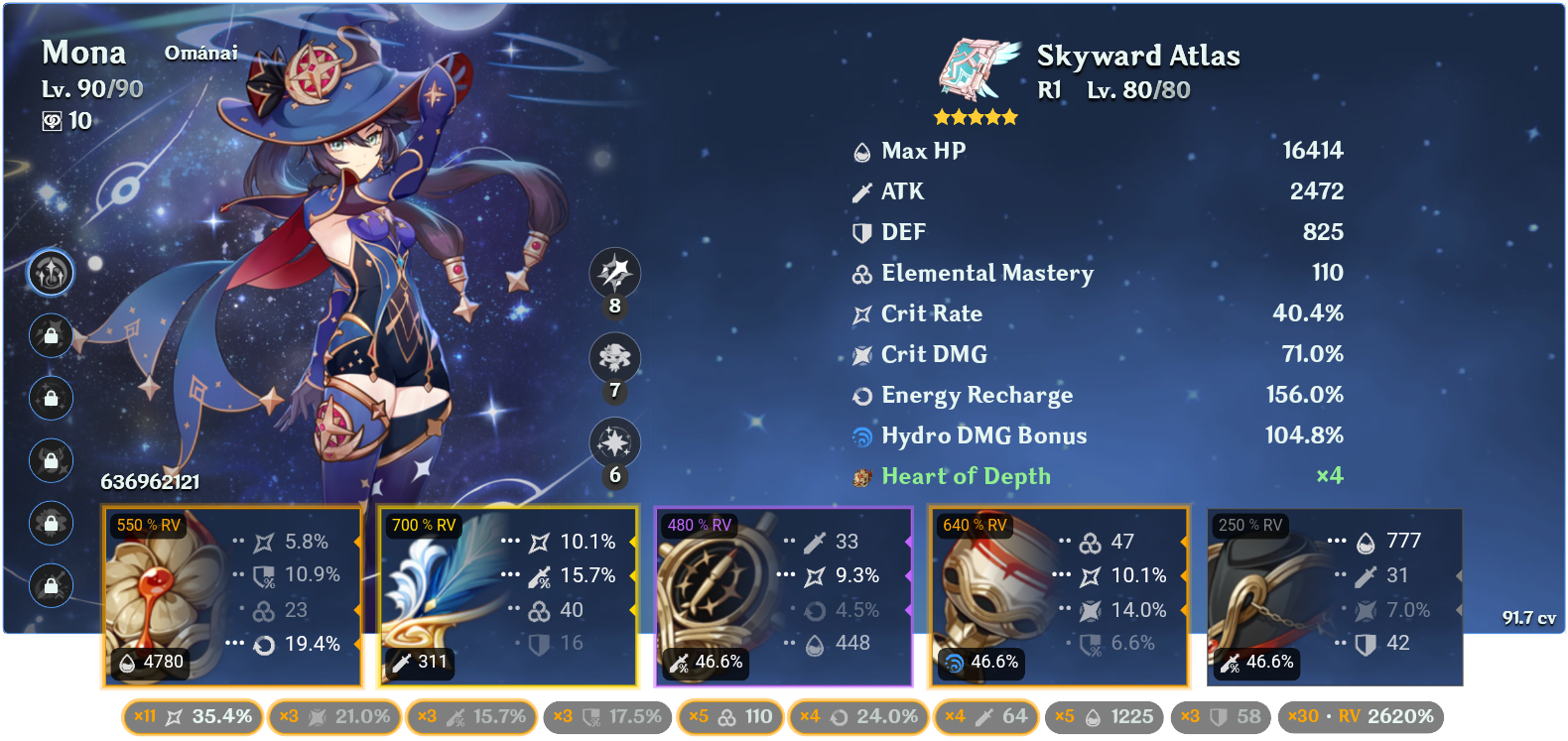Select the Crit Rate ×11 35.4% chip

coord(192,716)
